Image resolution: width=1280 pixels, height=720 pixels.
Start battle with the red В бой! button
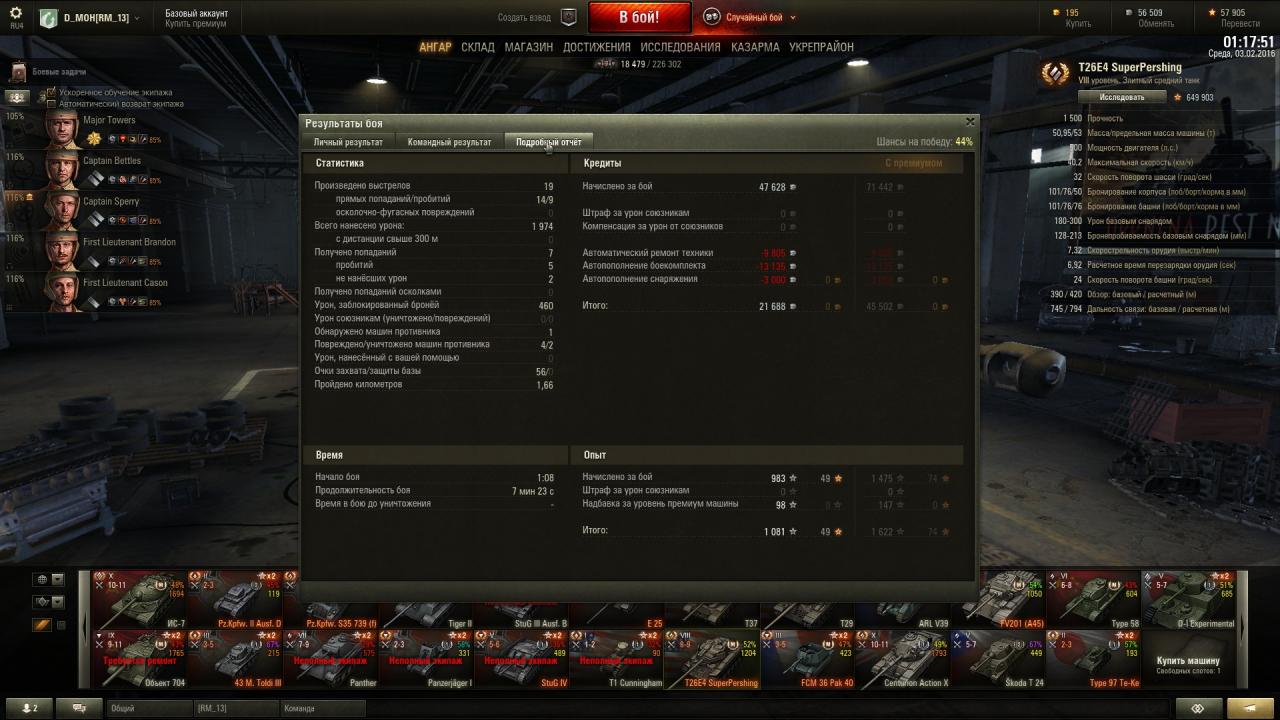point(639,17)
